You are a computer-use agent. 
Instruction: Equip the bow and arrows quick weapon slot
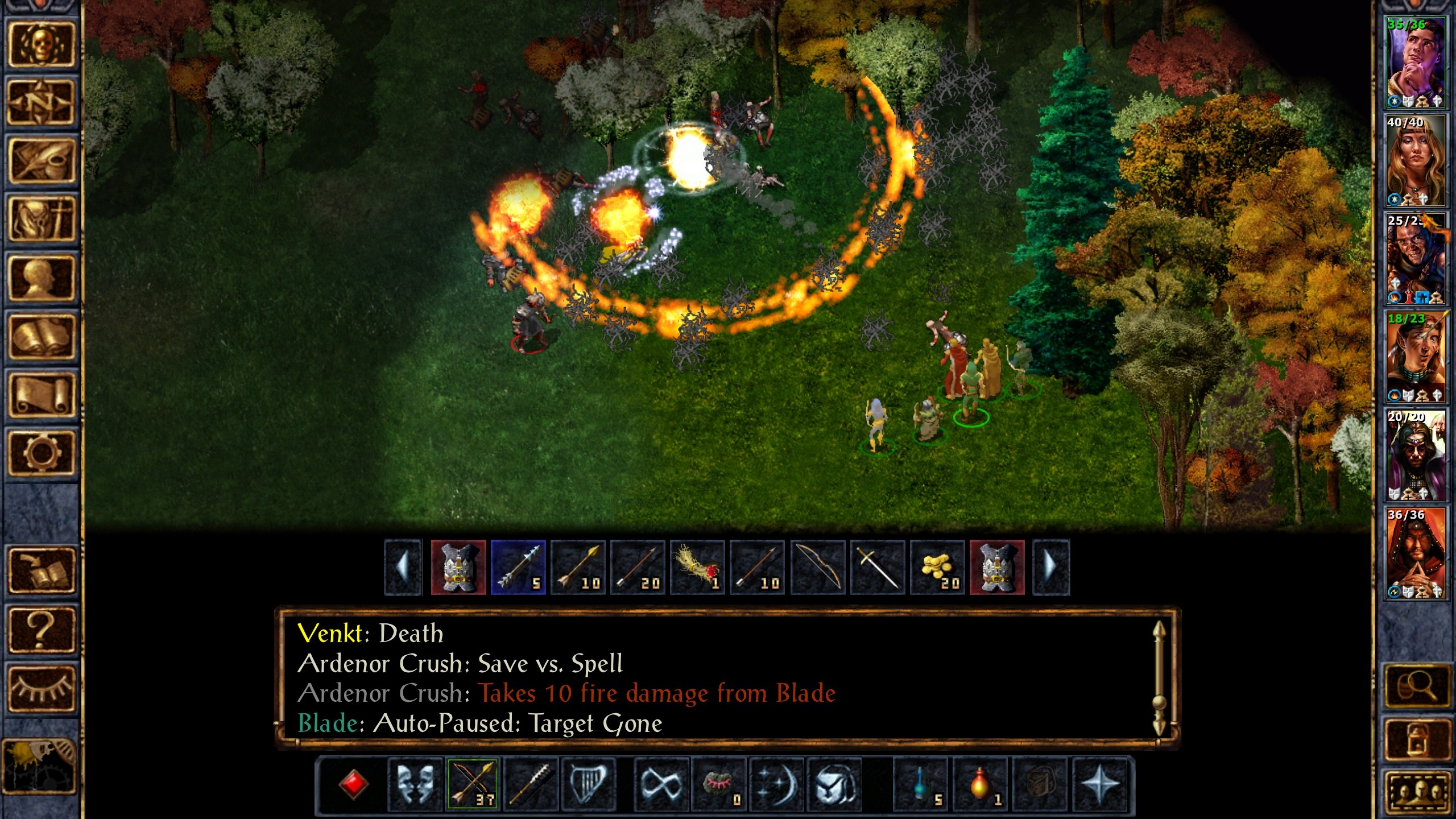click(x=473, y=784)
